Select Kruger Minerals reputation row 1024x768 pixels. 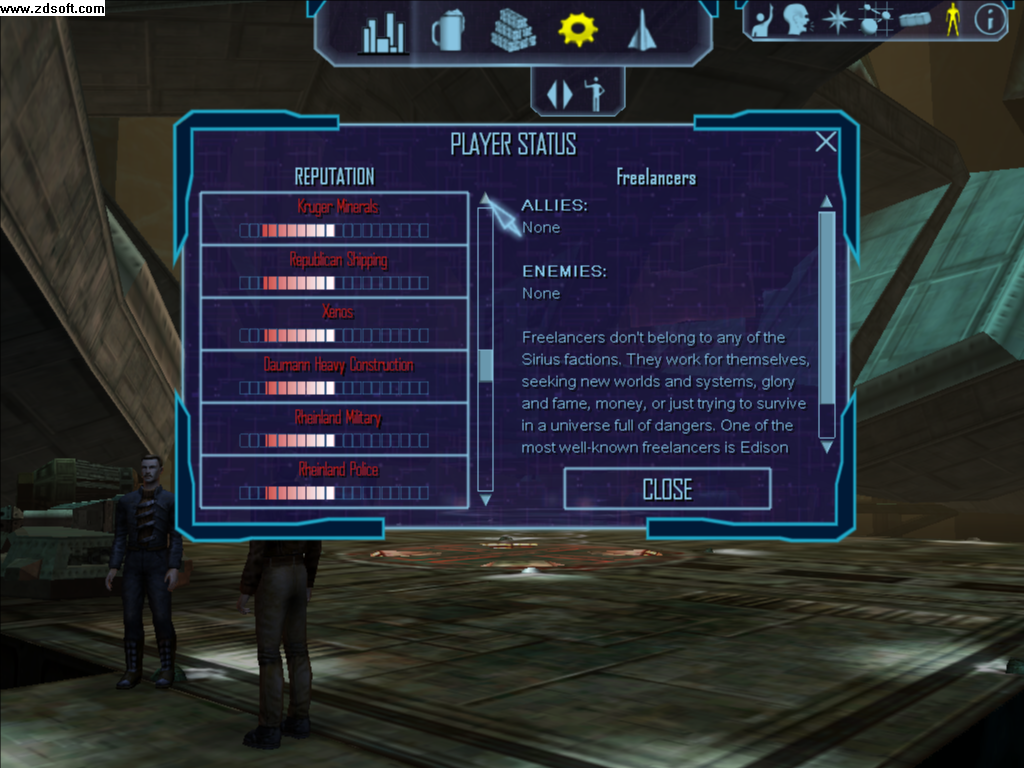click(x=335, y=219)
